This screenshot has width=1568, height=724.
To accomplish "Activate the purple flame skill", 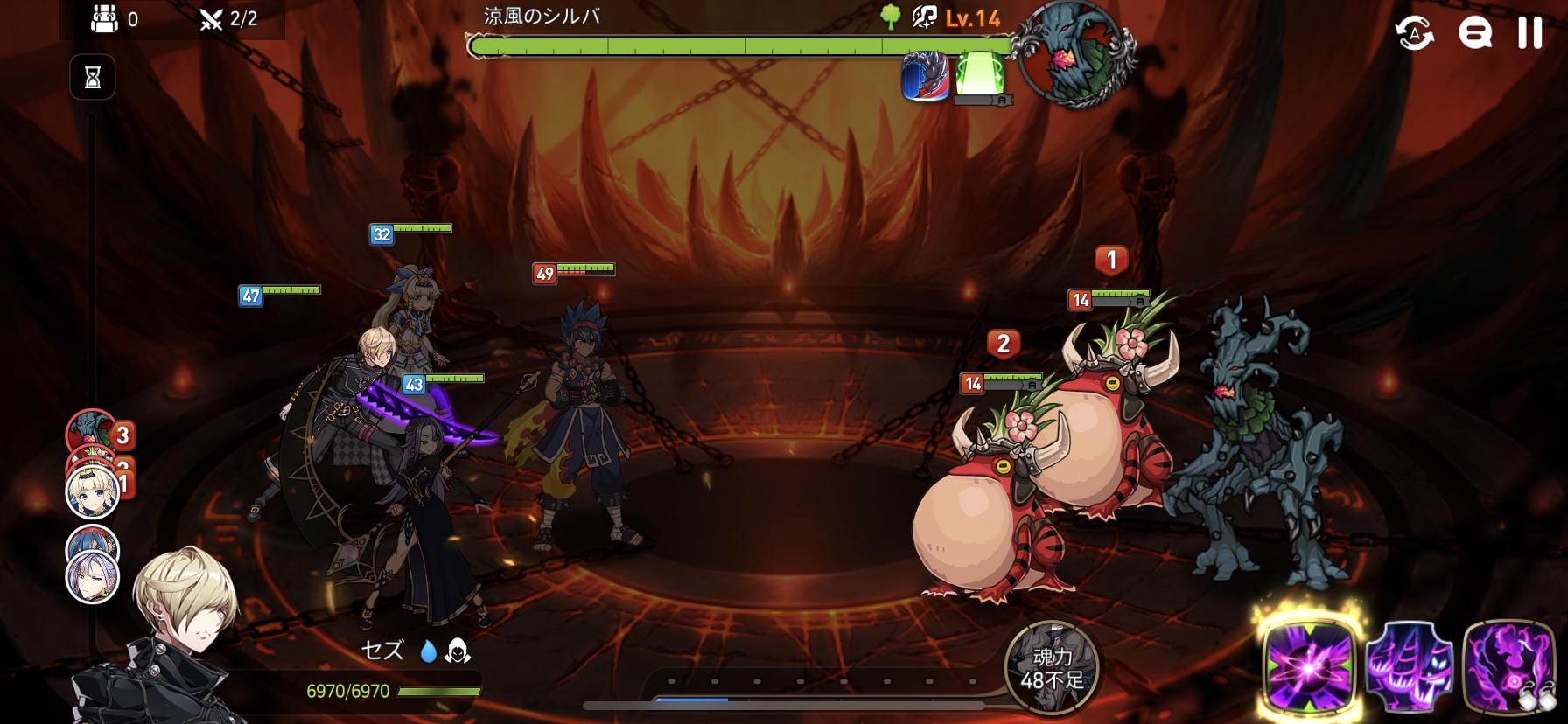I will (x=1508, y=669).
